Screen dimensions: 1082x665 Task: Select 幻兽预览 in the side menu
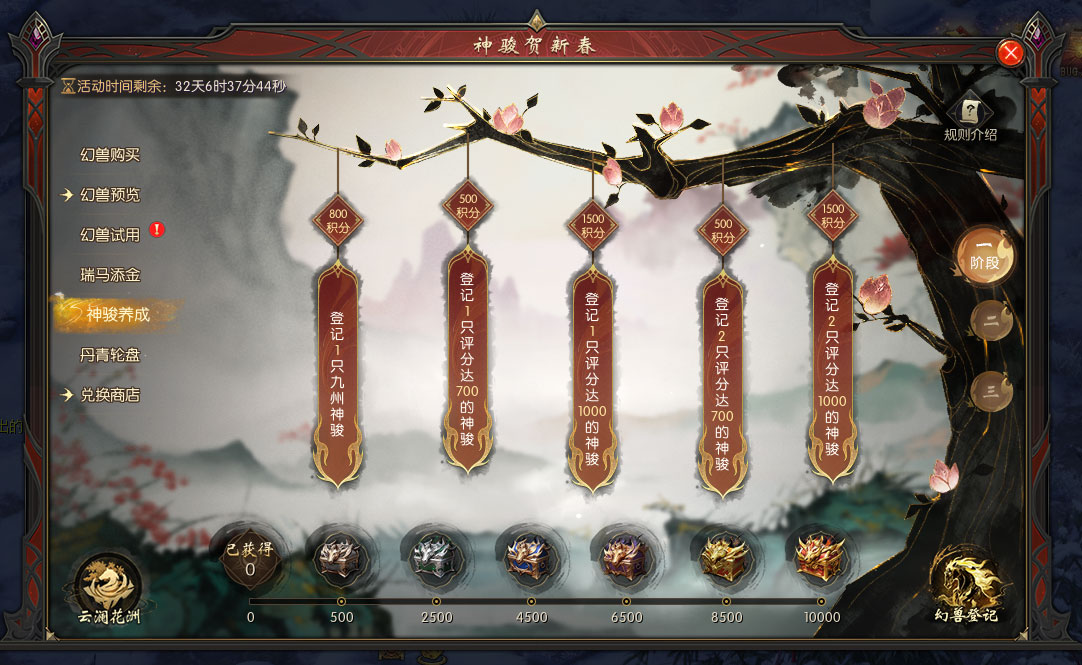pyautogui.click(x=110, y=195)
